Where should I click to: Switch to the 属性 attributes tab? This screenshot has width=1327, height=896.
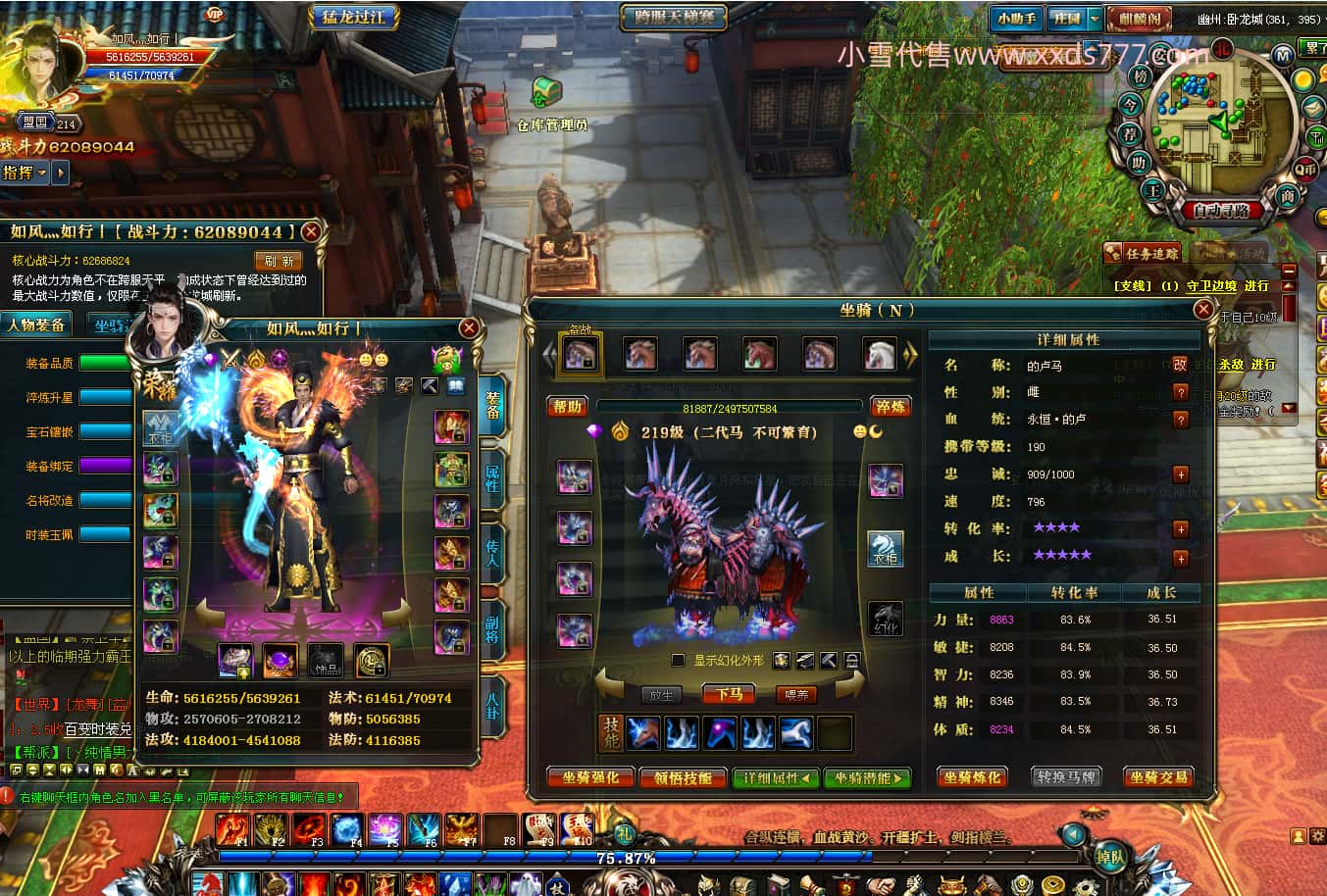click(x=492, y=477)
